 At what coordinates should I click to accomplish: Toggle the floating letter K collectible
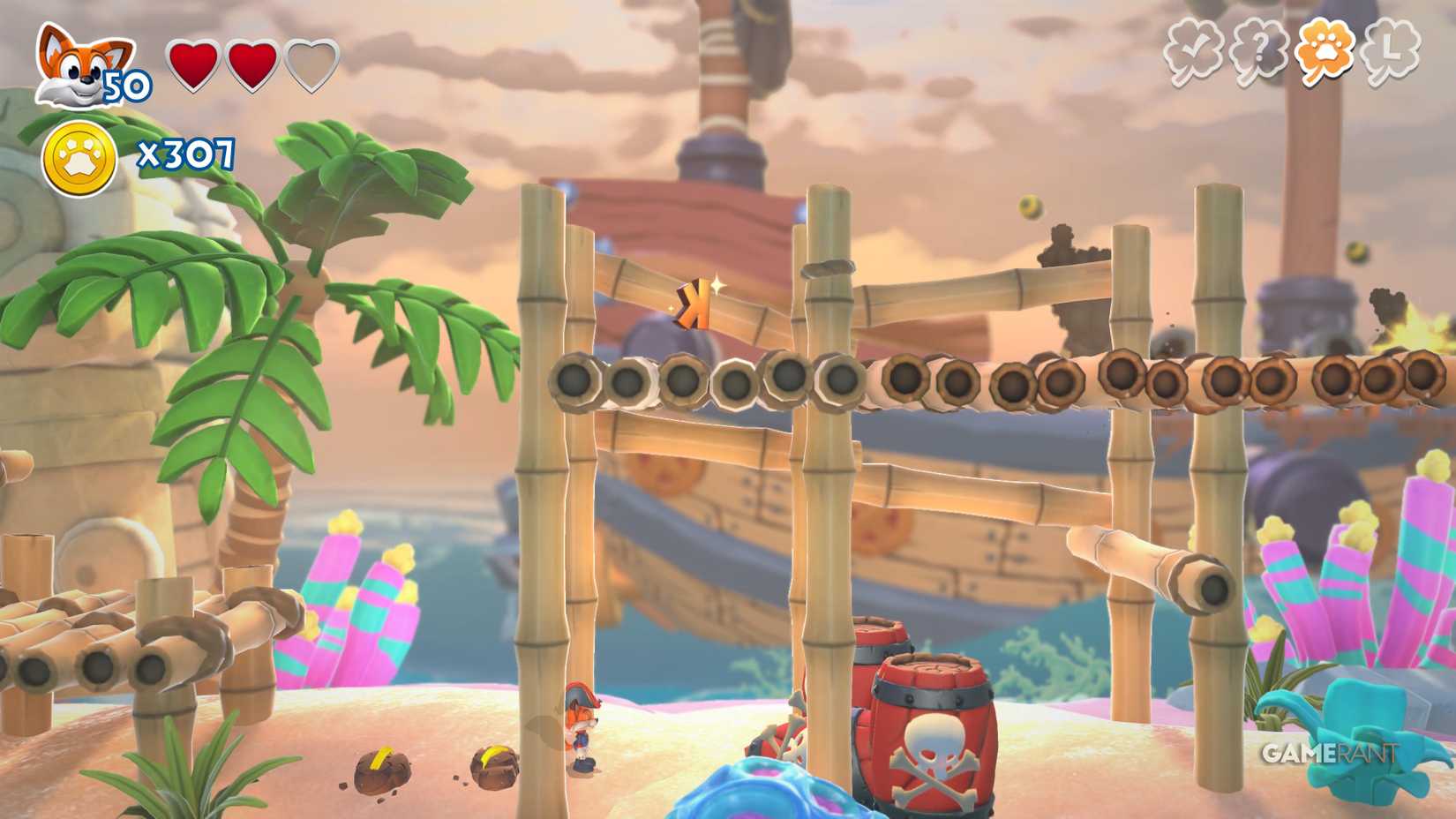[x=694, y=304]
